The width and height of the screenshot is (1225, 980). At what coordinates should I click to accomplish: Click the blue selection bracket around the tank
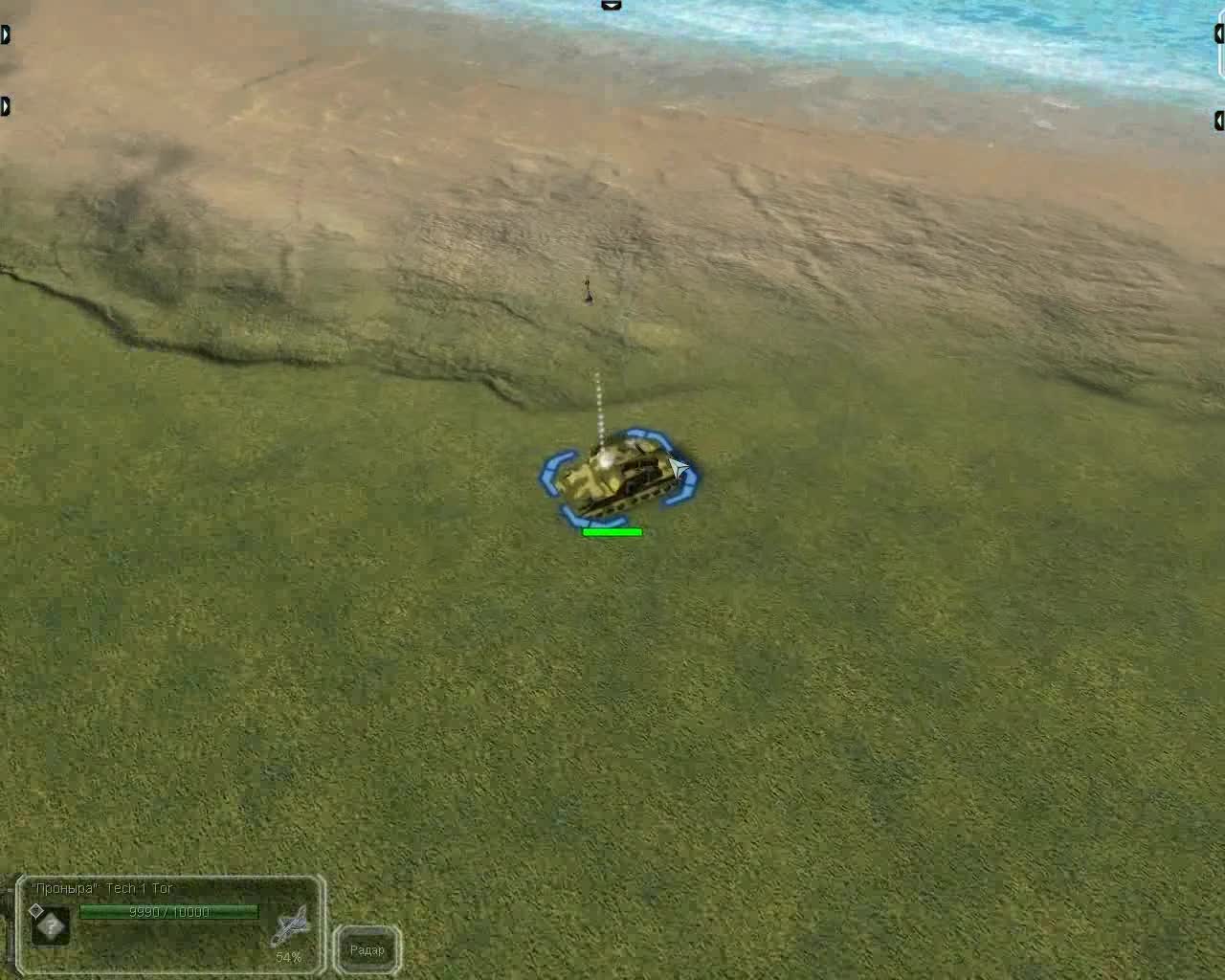pos(553,469)
